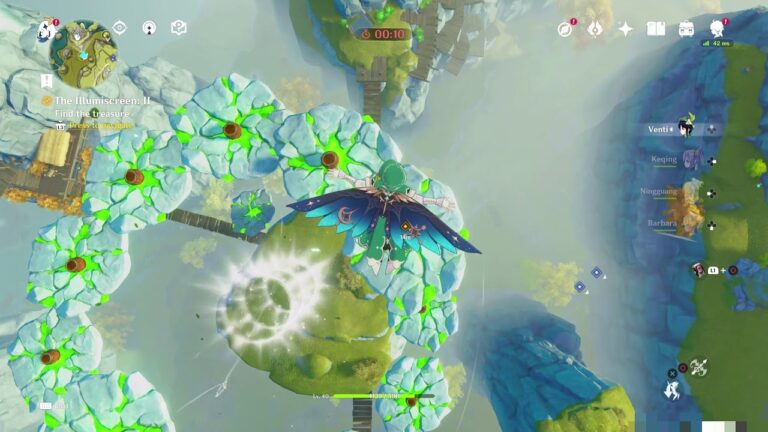Open the compass events icon

point(566,29)
